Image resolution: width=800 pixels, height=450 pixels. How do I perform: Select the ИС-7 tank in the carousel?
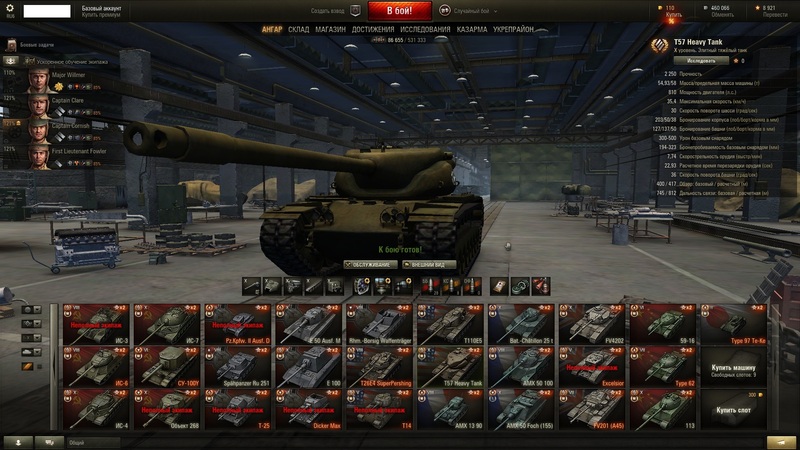[x=168, y=324]
